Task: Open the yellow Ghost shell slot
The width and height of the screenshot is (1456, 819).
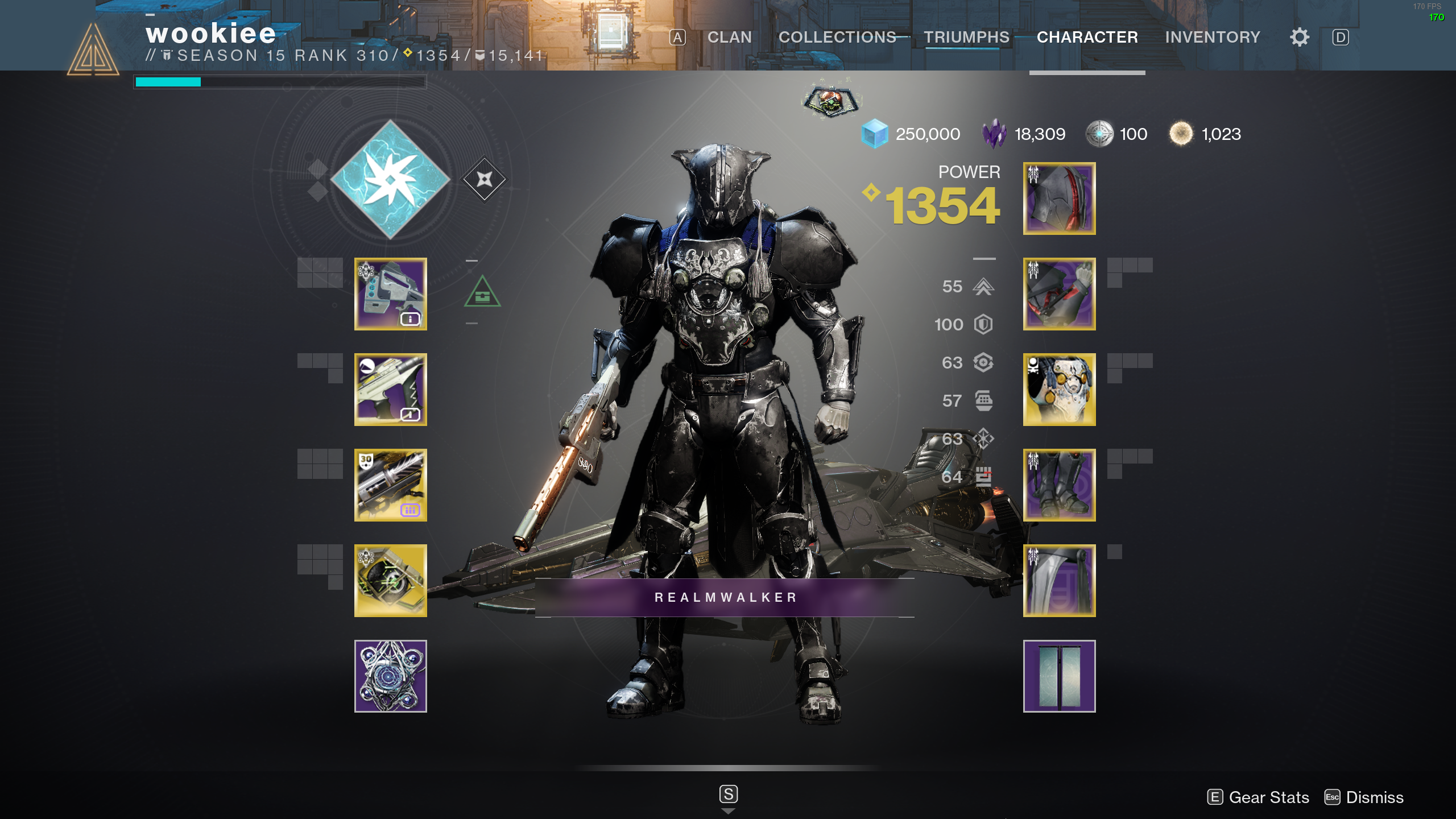Action: pyautogui.click(x=391, y=581)
